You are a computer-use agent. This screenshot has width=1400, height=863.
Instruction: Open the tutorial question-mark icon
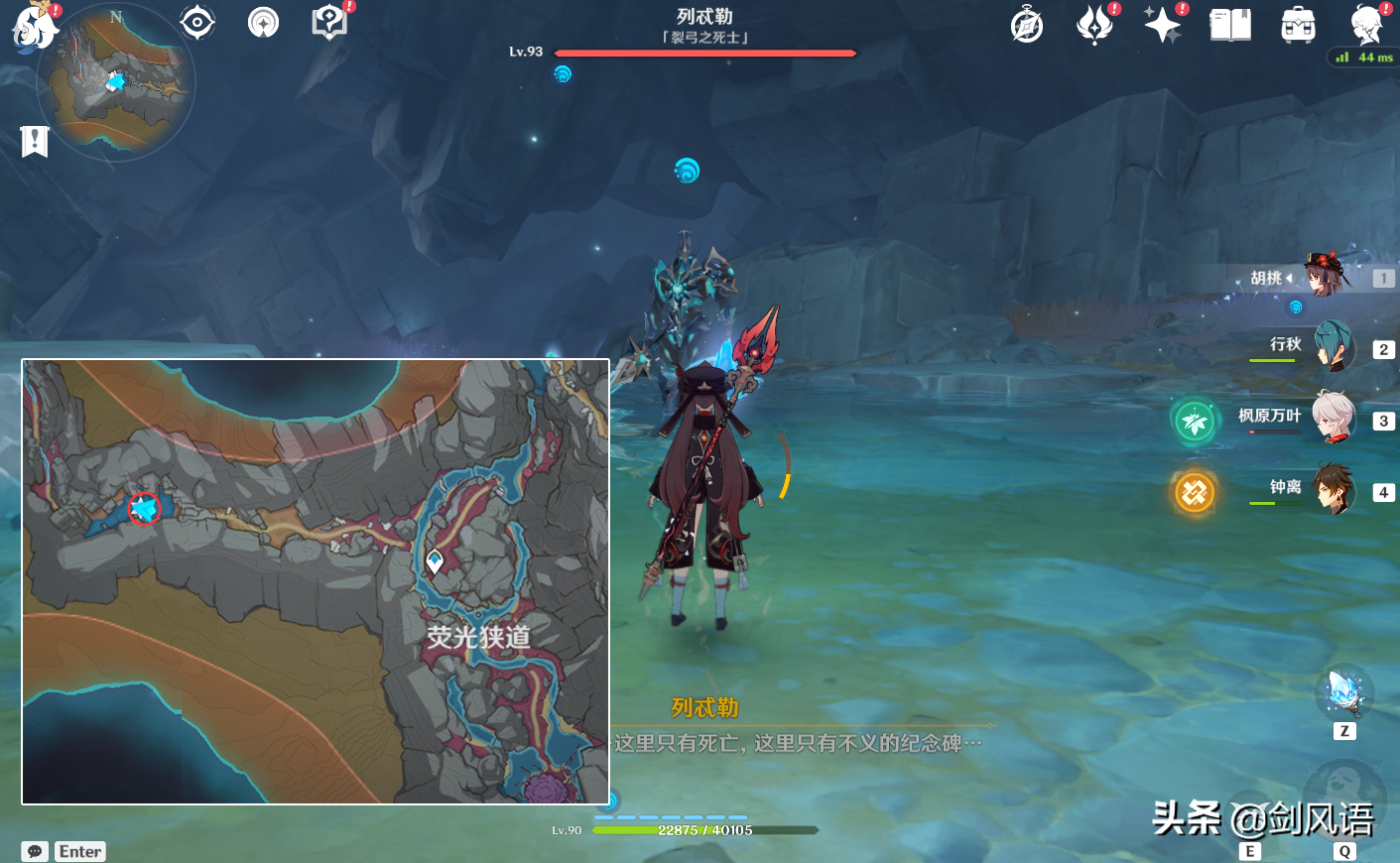328,22
